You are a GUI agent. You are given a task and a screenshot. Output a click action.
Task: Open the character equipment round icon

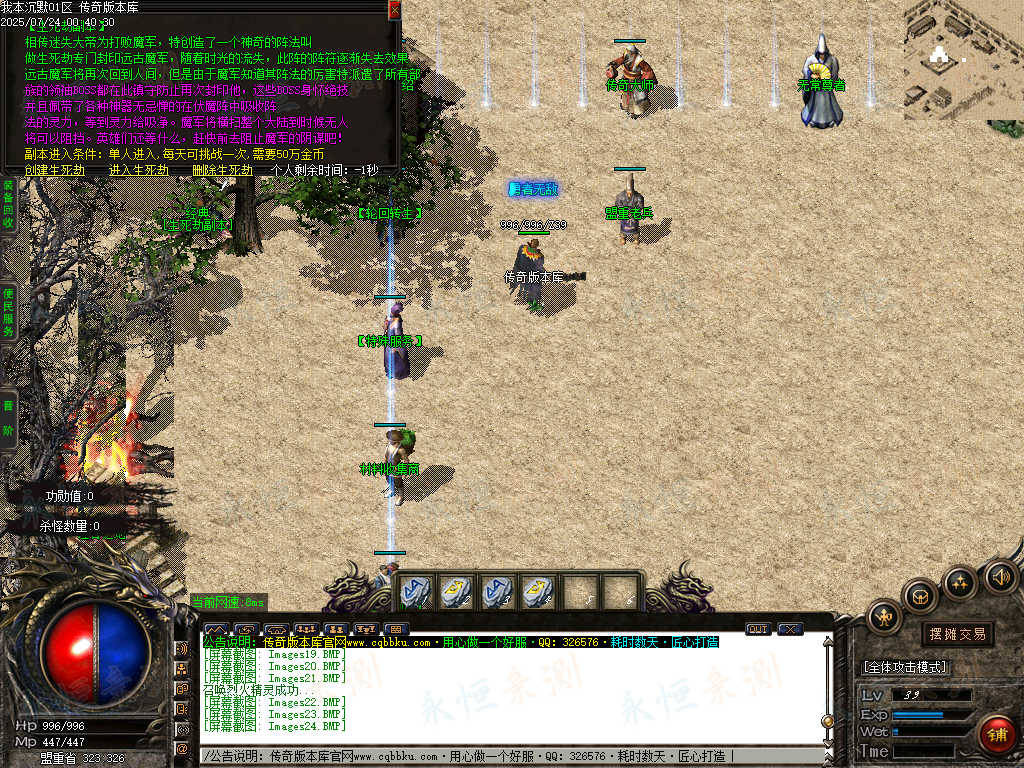[884, 617]
